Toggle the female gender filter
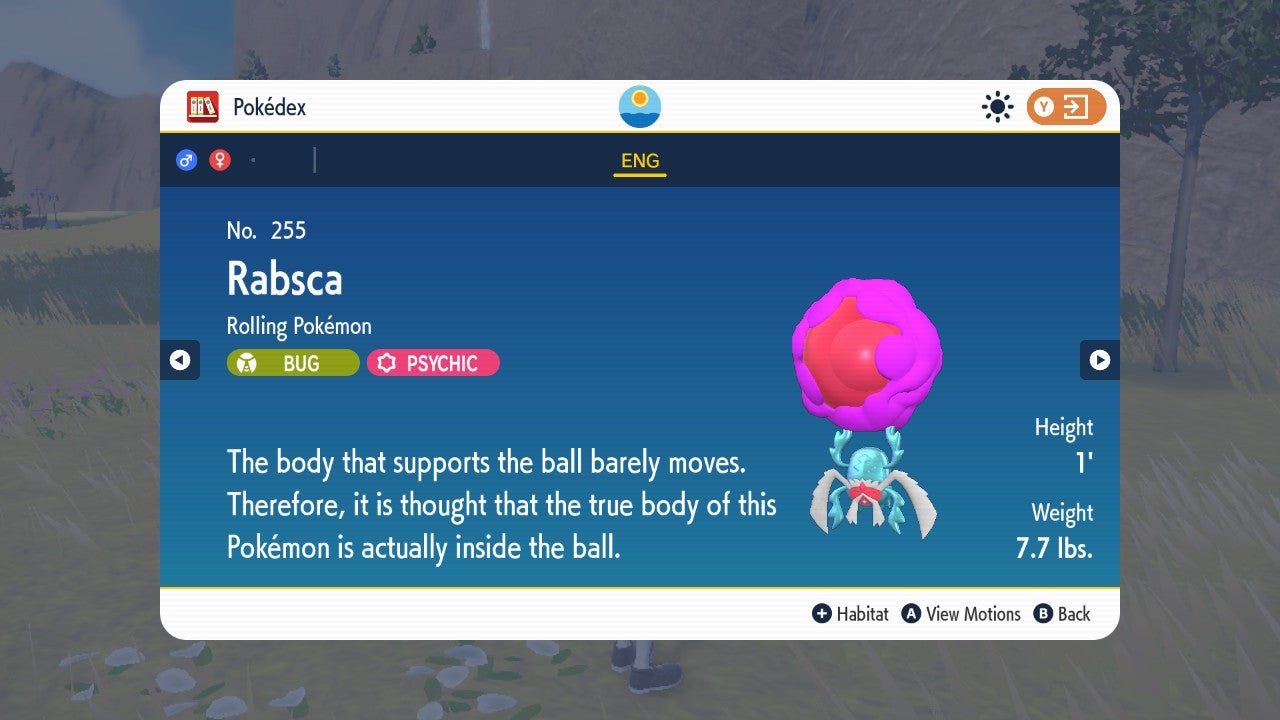The image size is (1280, 720). tap(219, 159)
